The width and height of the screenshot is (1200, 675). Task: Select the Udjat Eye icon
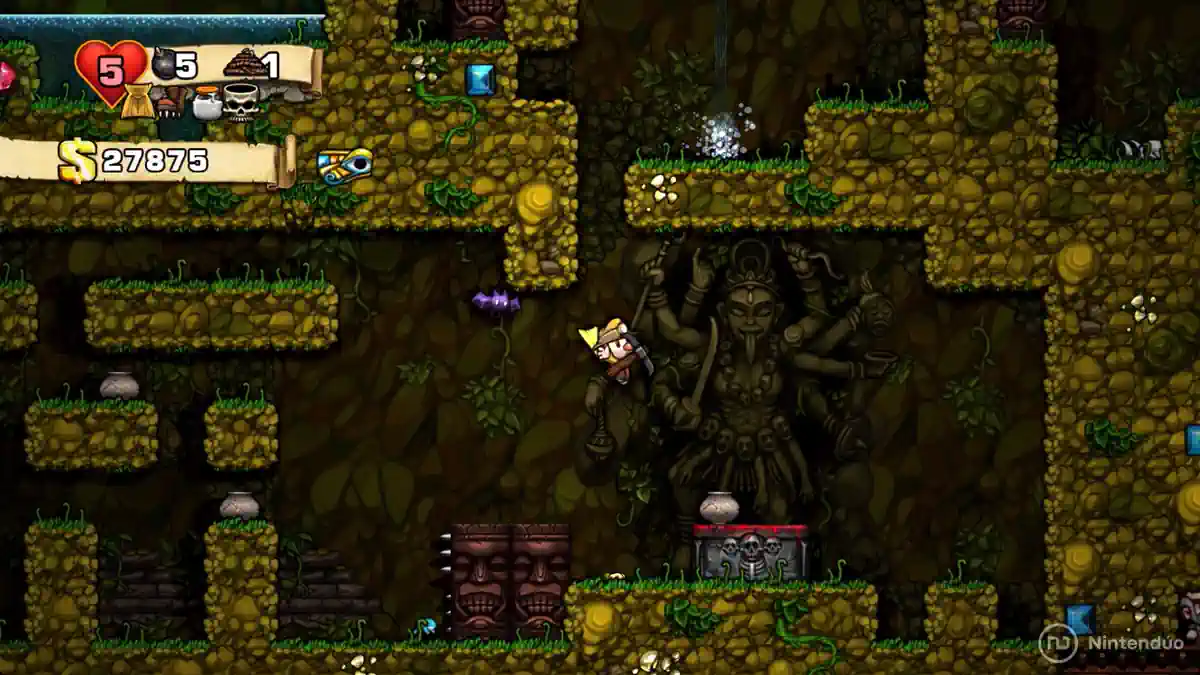[345, 164]
